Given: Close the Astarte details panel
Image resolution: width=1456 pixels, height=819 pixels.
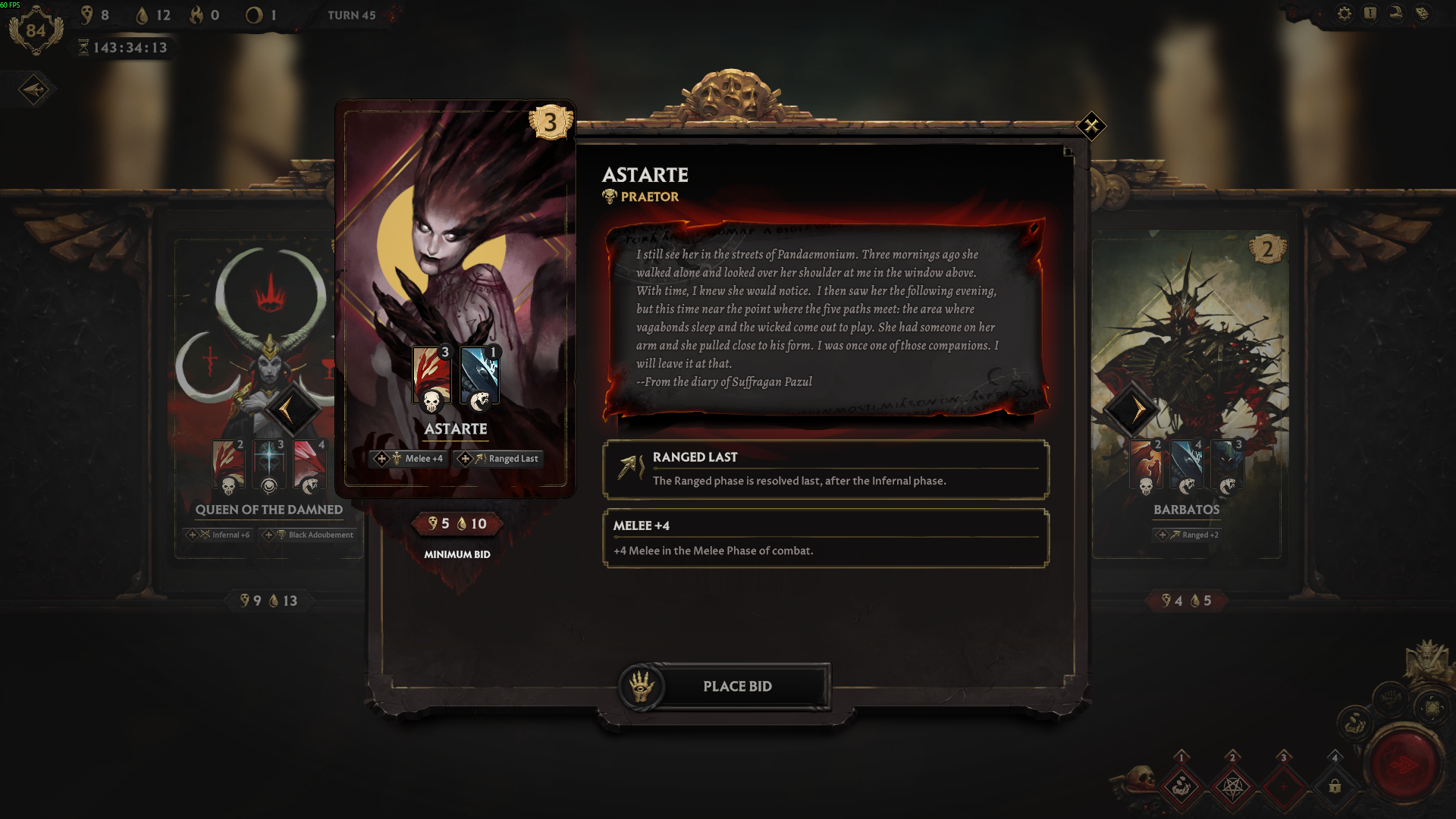Looking at the screenshot, I should pos(1091,126).
